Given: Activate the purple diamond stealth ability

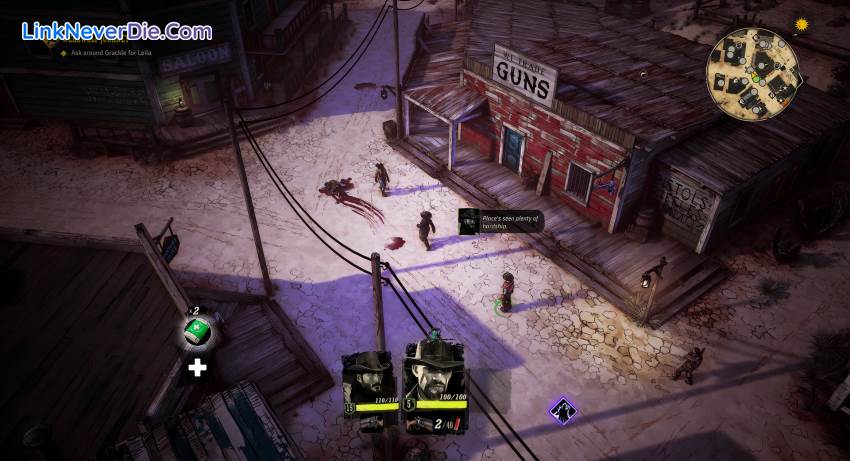Looking at the screenshot, I should coord(563,408).
